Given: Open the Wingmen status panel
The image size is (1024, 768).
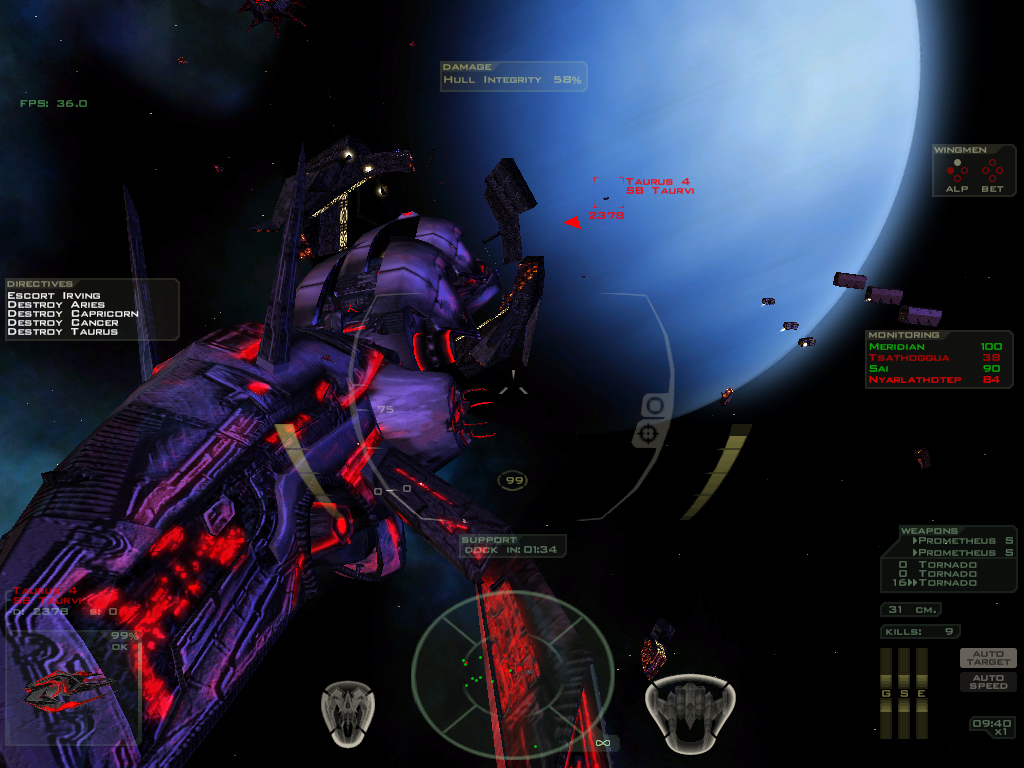Looking at the screenshot, I should point(974,171).
